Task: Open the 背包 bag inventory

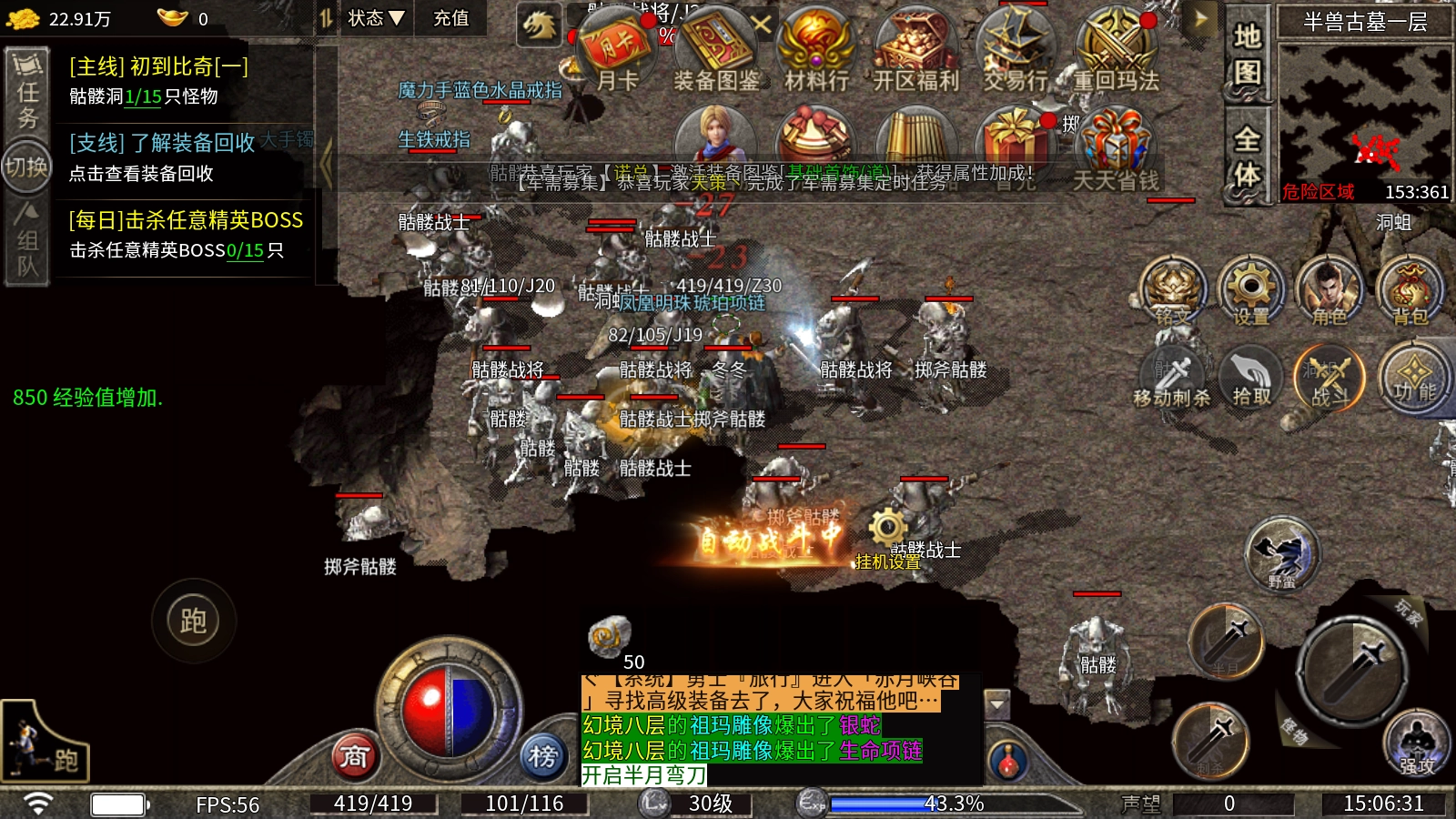Action: coord(1410,288)
